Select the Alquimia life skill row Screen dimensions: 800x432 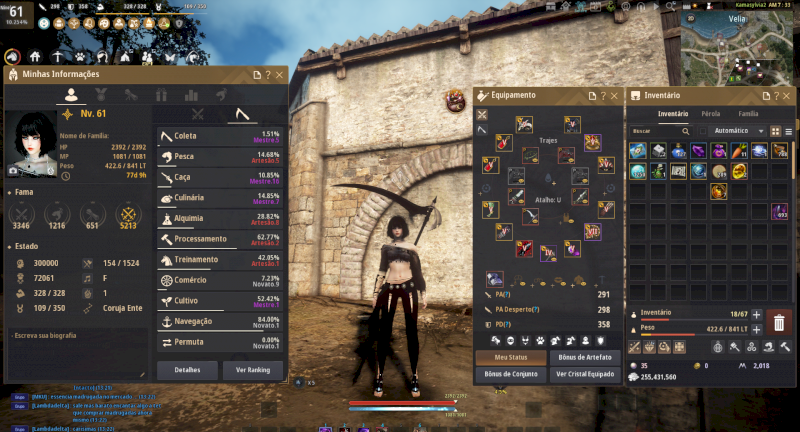click(220, 219)
